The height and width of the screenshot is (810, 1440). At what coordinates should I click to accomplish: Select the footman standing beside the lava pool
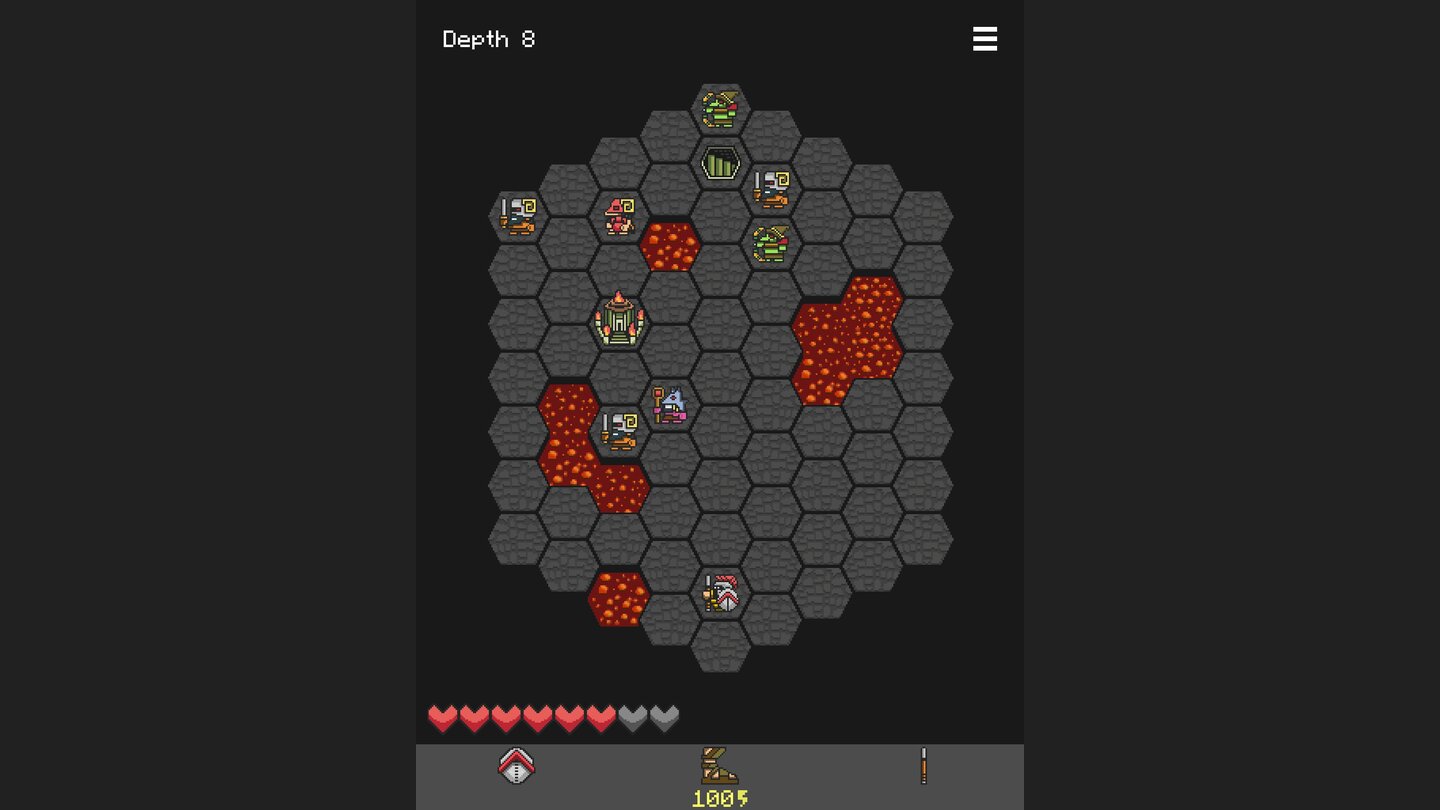tap(619, 430)
